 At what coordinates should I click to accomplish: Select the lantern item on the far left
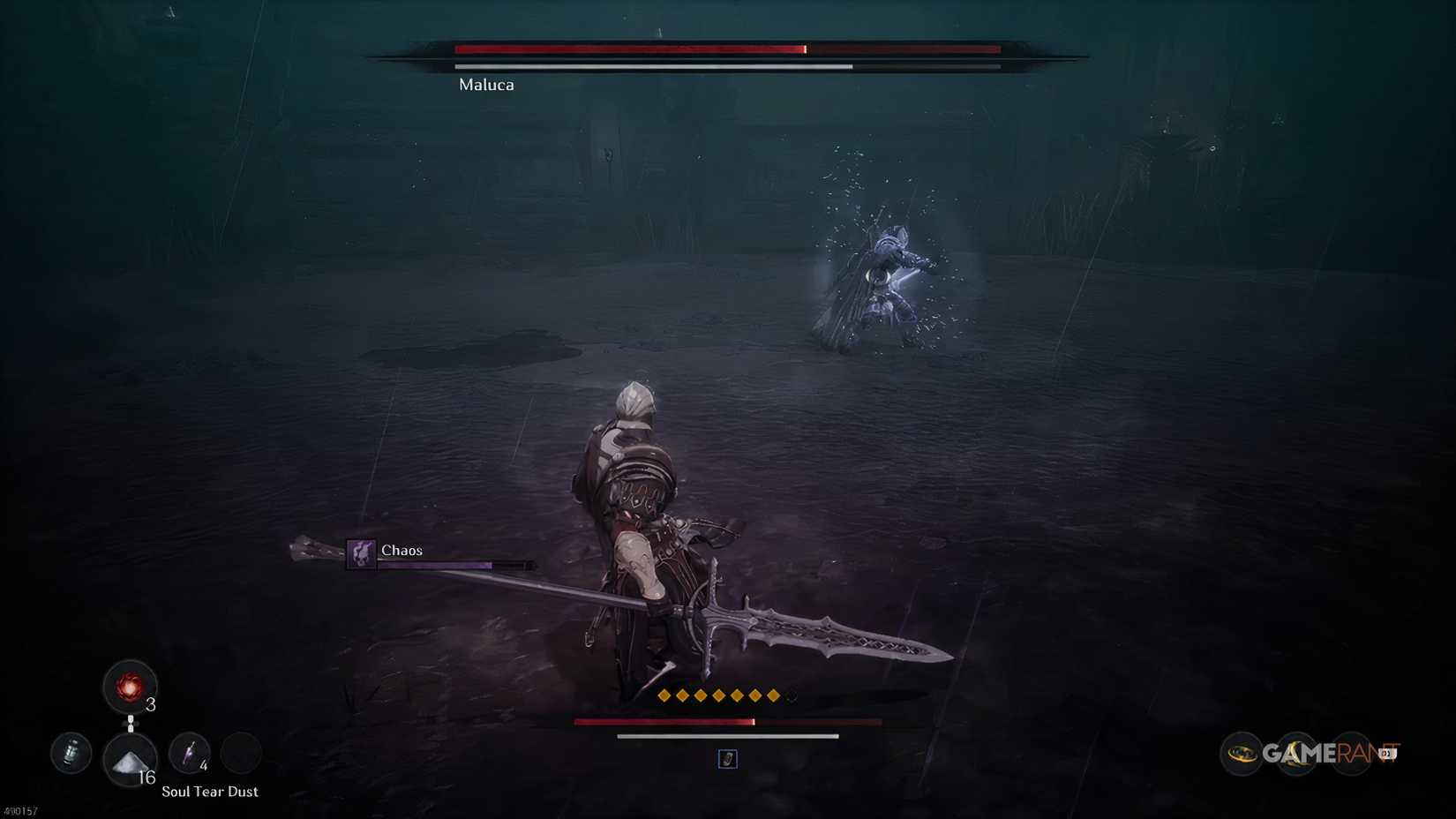[x=71, y=753]
